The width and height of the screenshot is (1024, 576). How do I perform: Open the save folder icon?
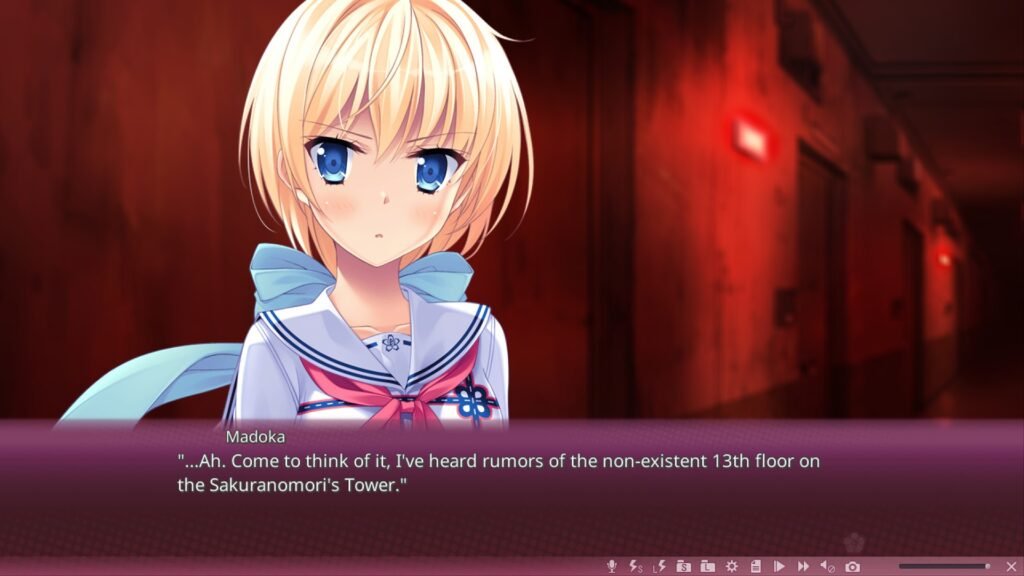(683, 566)
